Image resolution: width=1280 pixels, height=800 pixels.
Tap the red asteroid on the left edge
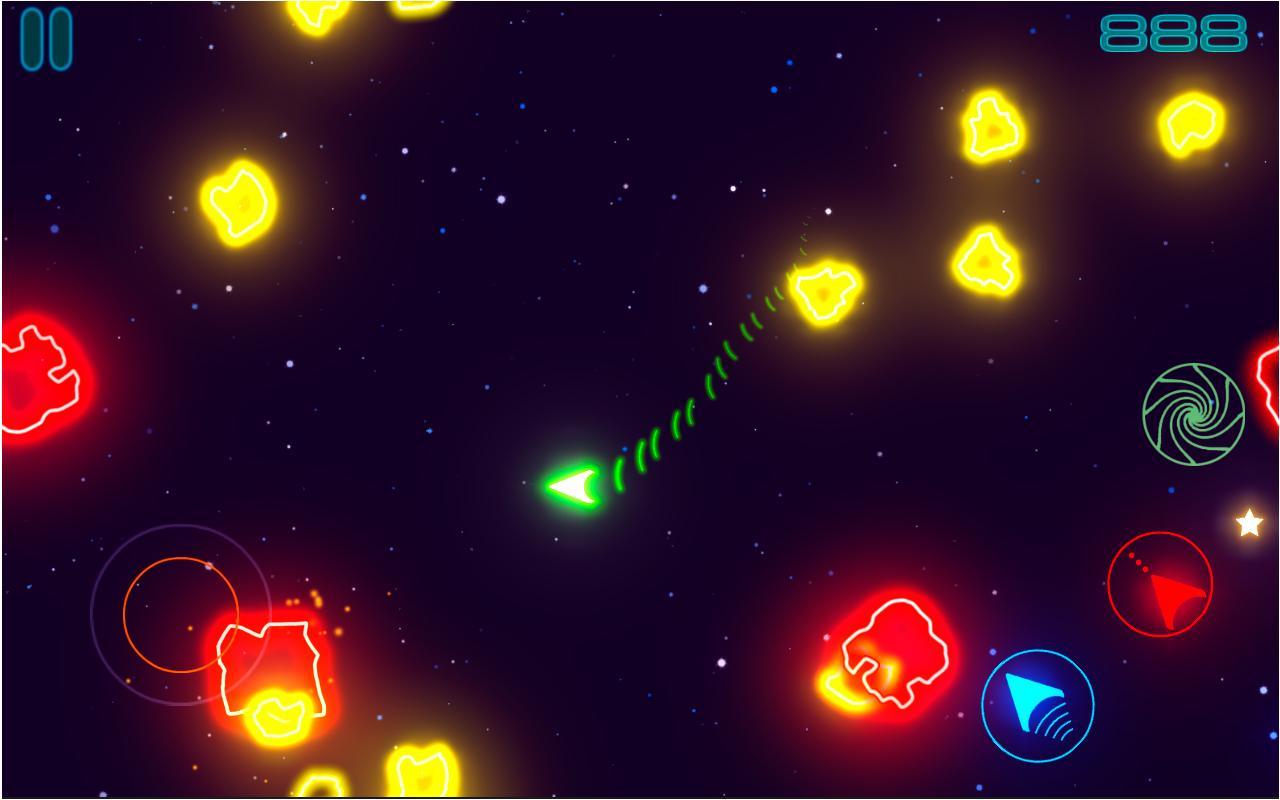[x=30, y=380]
